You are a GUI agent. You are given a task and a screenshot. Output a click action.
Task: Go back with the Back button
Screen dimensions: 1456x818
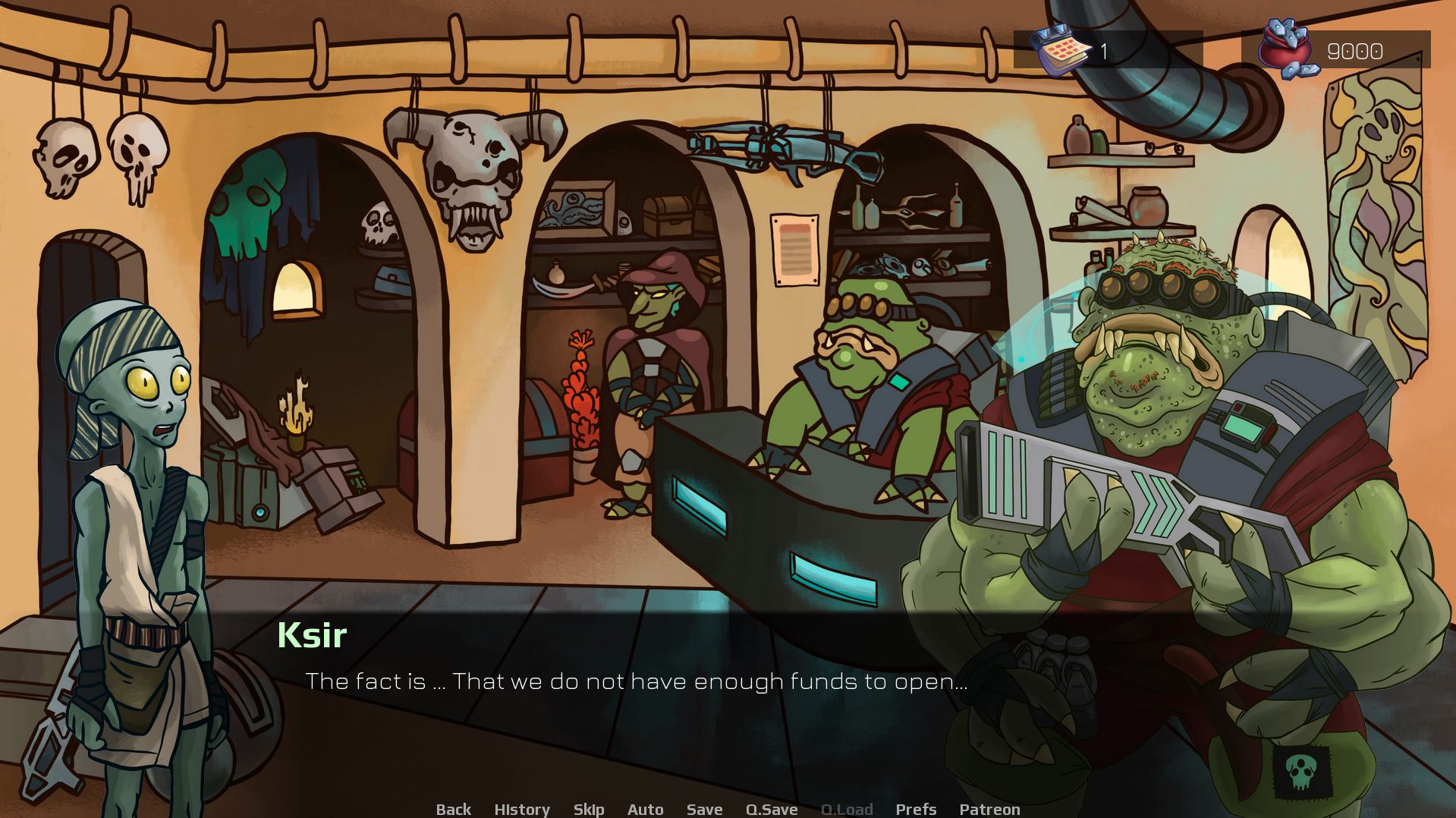pyautogui.click(x=453, y=809)
